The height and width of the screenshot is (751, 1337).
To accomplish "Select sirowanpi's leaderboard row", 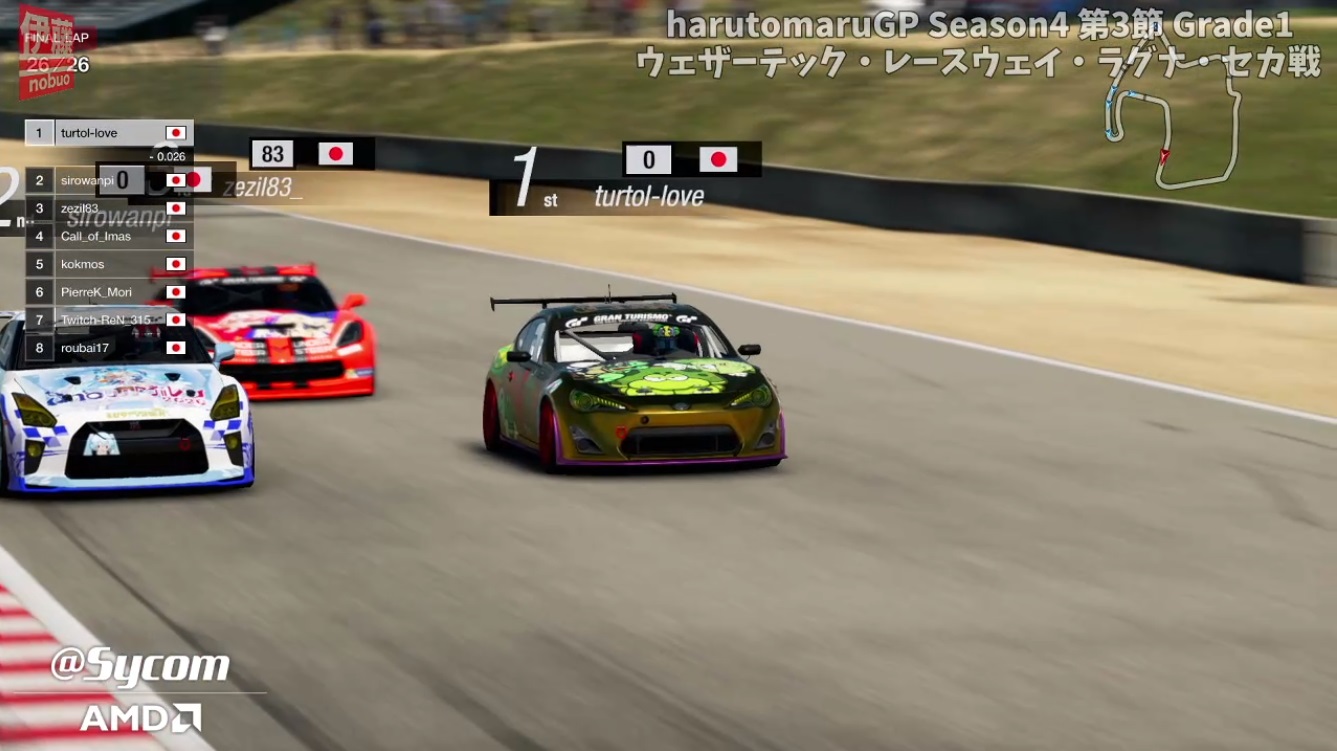I will pos(109,180).
